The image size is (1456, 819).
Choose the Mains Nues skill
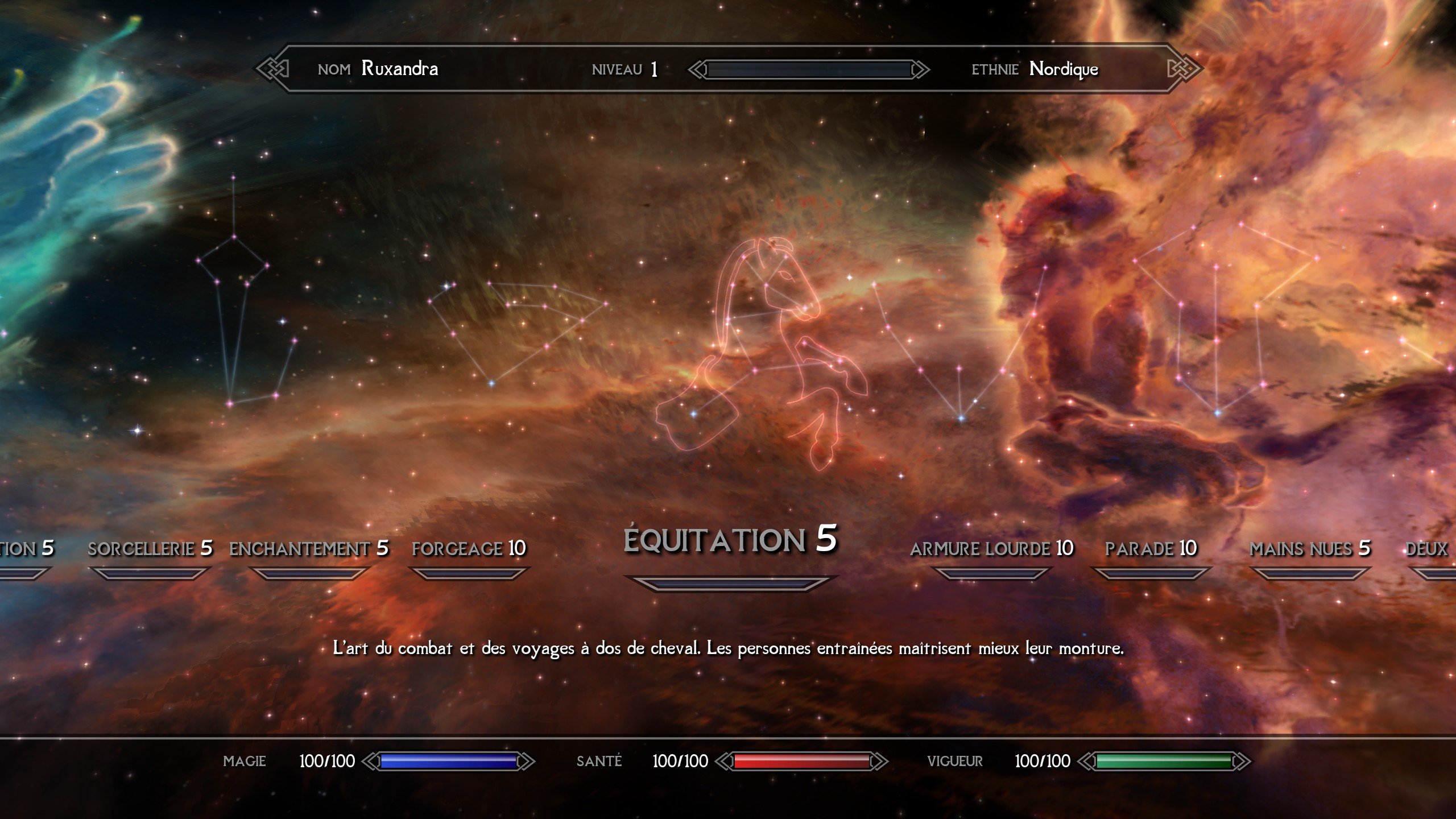pos(1309,549)
